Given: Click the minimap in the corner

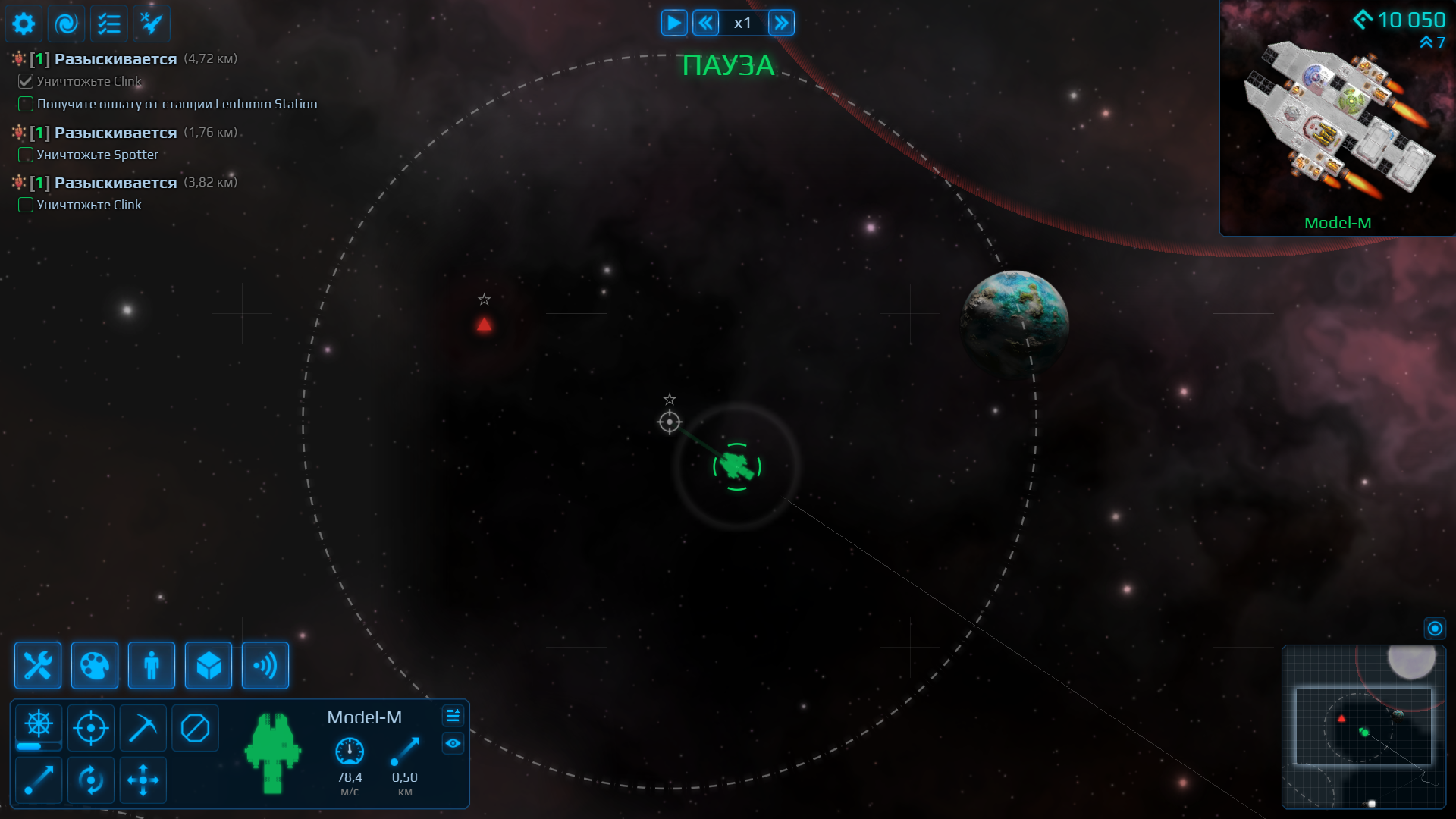Looking at the screenshot, I should tap(1363, 726).
